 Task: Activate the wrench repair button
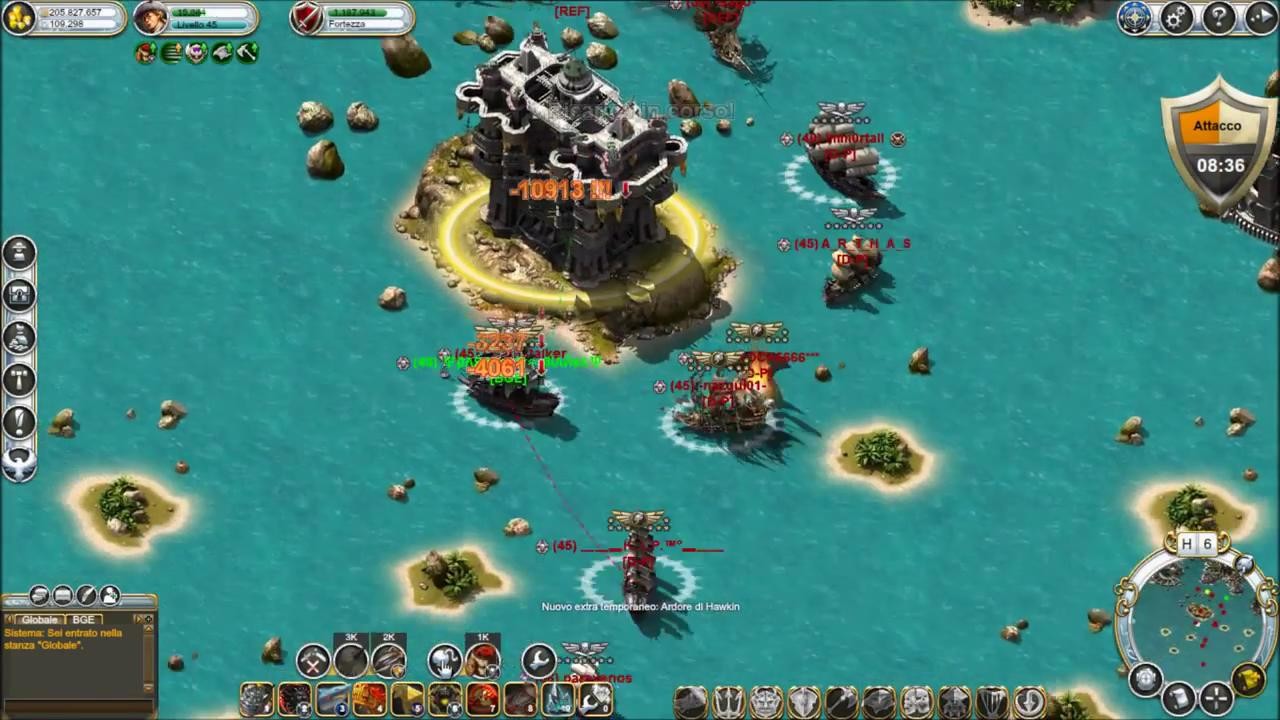tap(538, 660)
